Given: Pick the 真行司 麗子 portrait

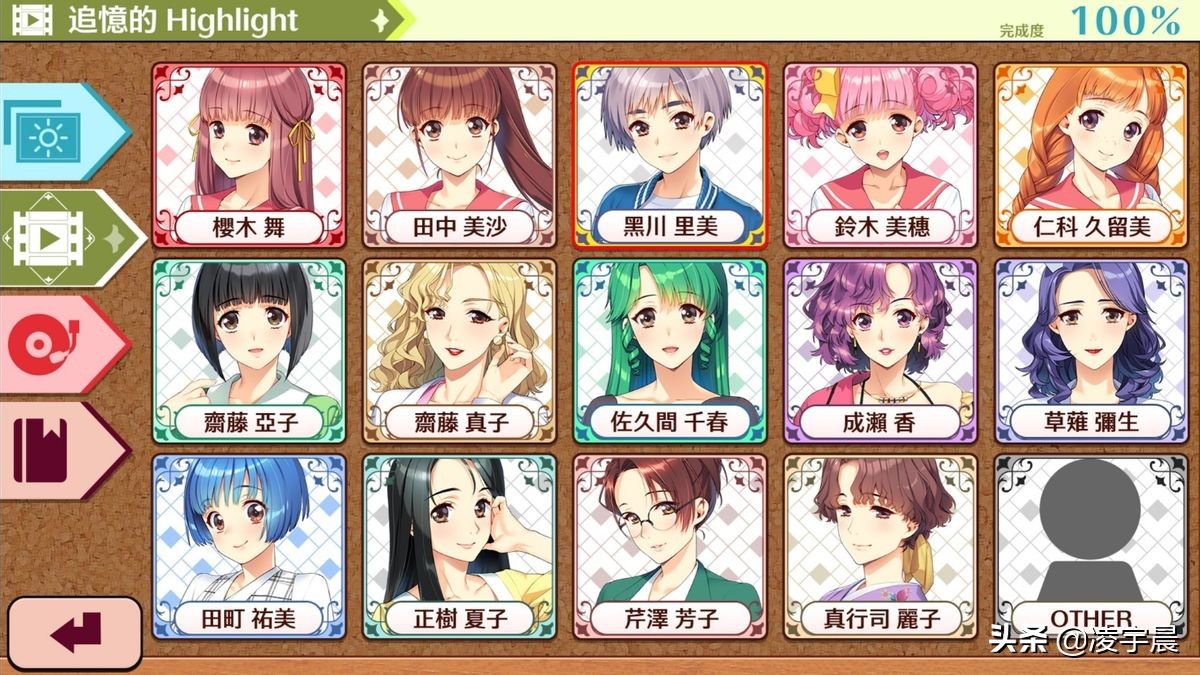Looking at the screenshot, I should click(x=880, y=546).
